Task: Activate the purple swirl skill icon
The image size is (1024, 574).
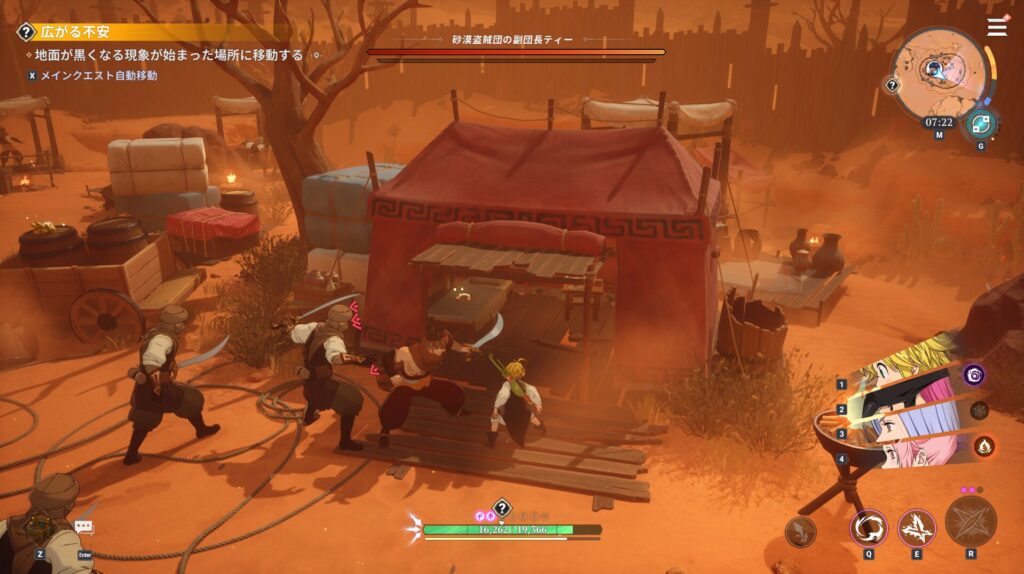Action: tap(974, 375)
